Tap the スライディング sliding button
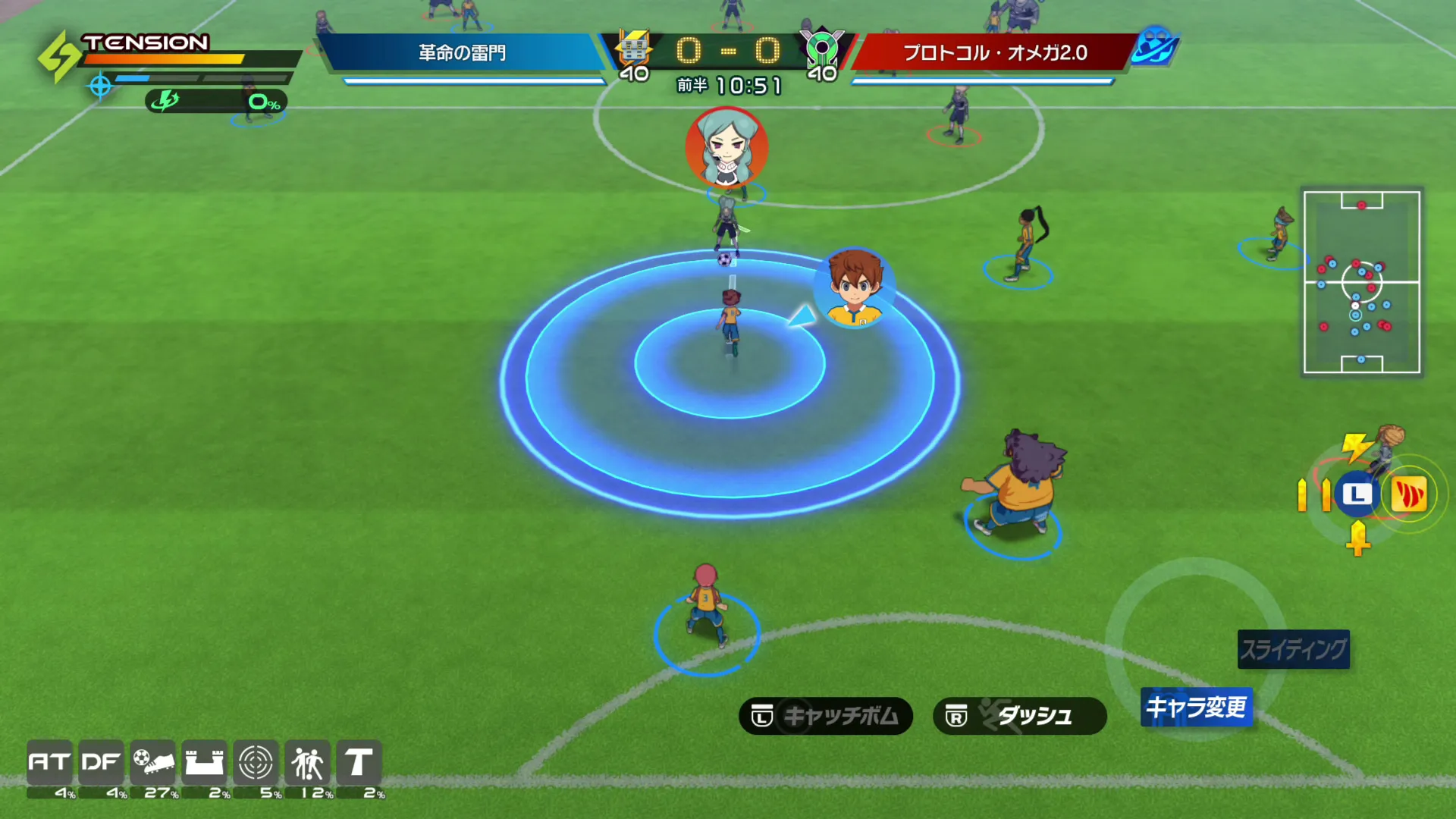Viewport: 1456px width, 819px height. (1293, 649)
